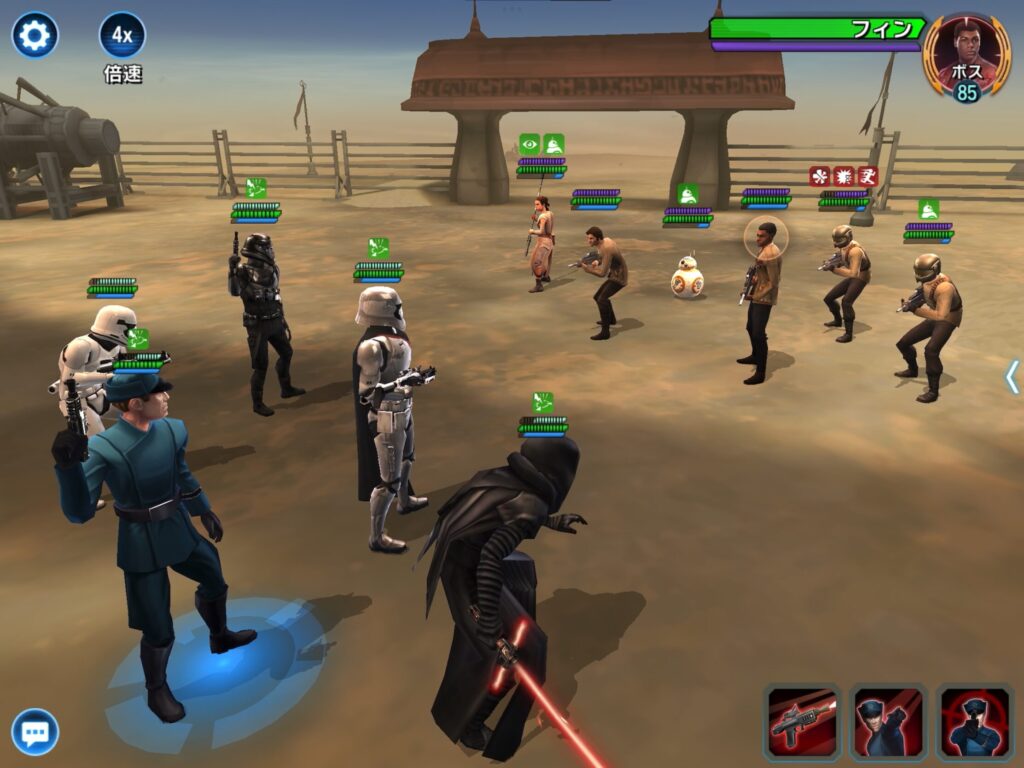
Task: Open the settings gear menu
Action: (x=35, y=36)
